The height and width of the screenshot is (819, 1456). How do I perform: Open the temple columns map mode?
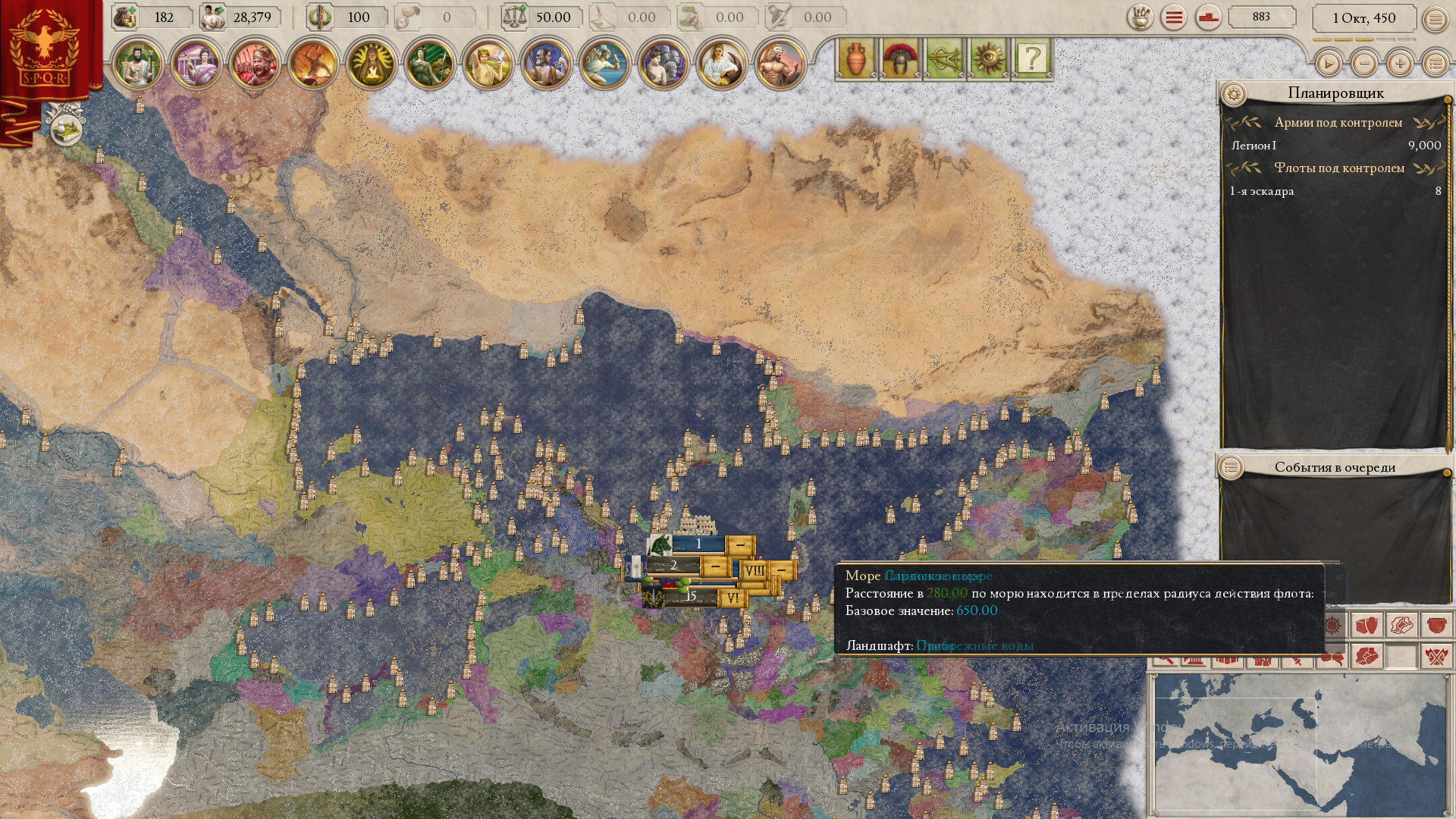(x=1192, y=661)
